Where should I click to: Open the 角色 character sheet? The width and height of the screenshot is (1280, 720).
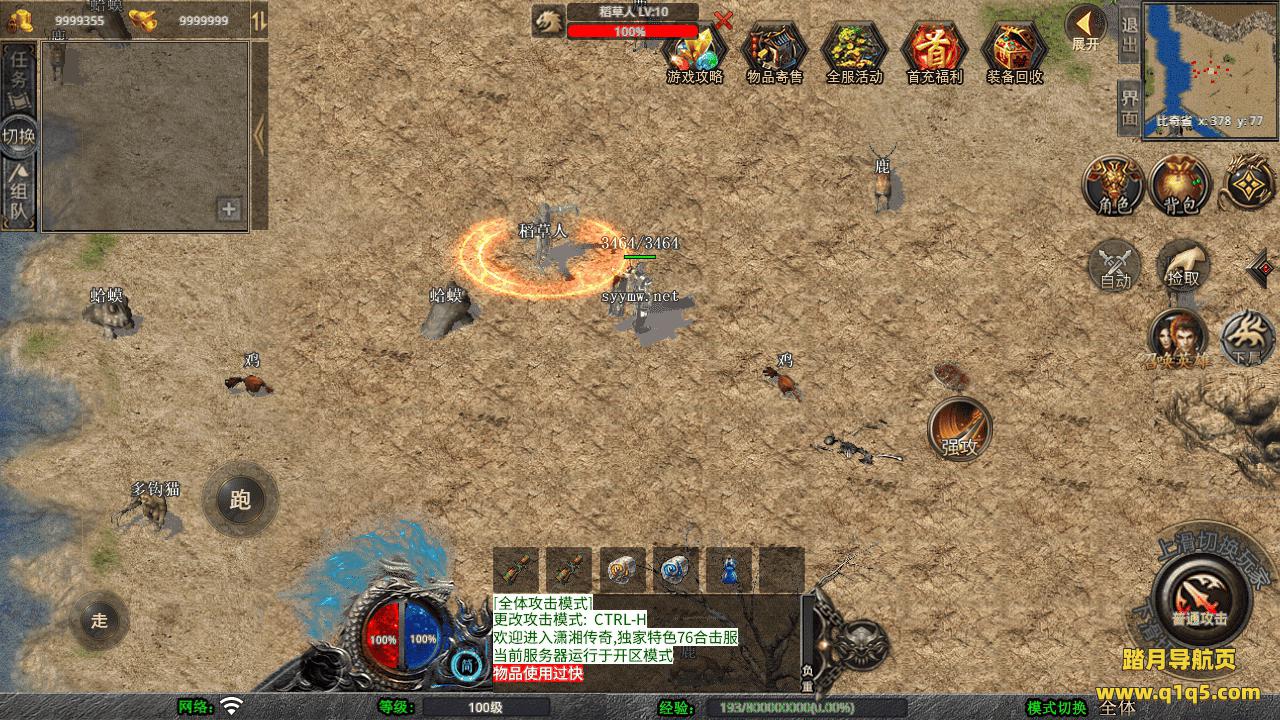pos(1114,186)
